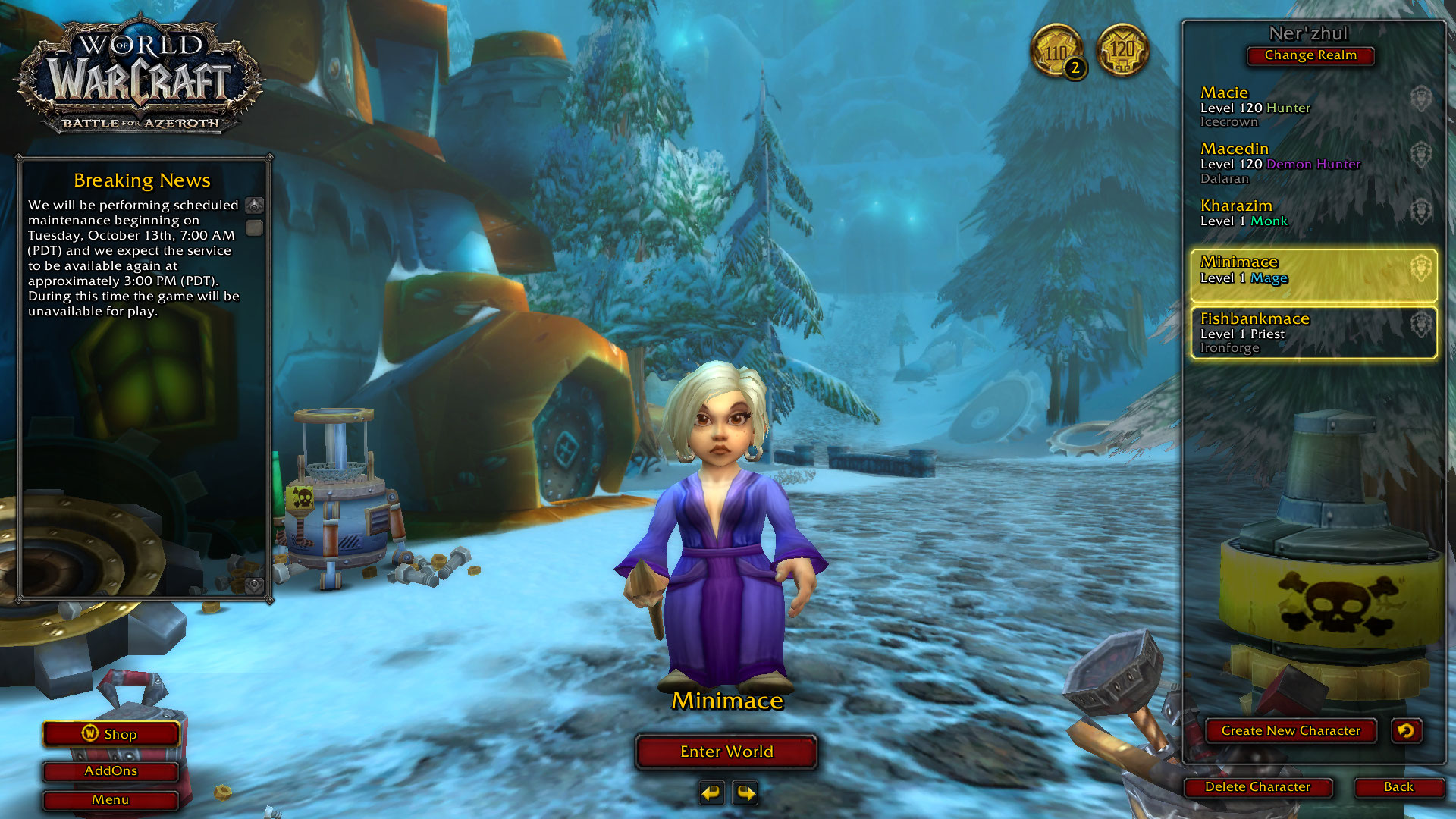1456x819 pixels.
Task: Use the level 110 character boost token
Action: click(x=1056, y=52)
